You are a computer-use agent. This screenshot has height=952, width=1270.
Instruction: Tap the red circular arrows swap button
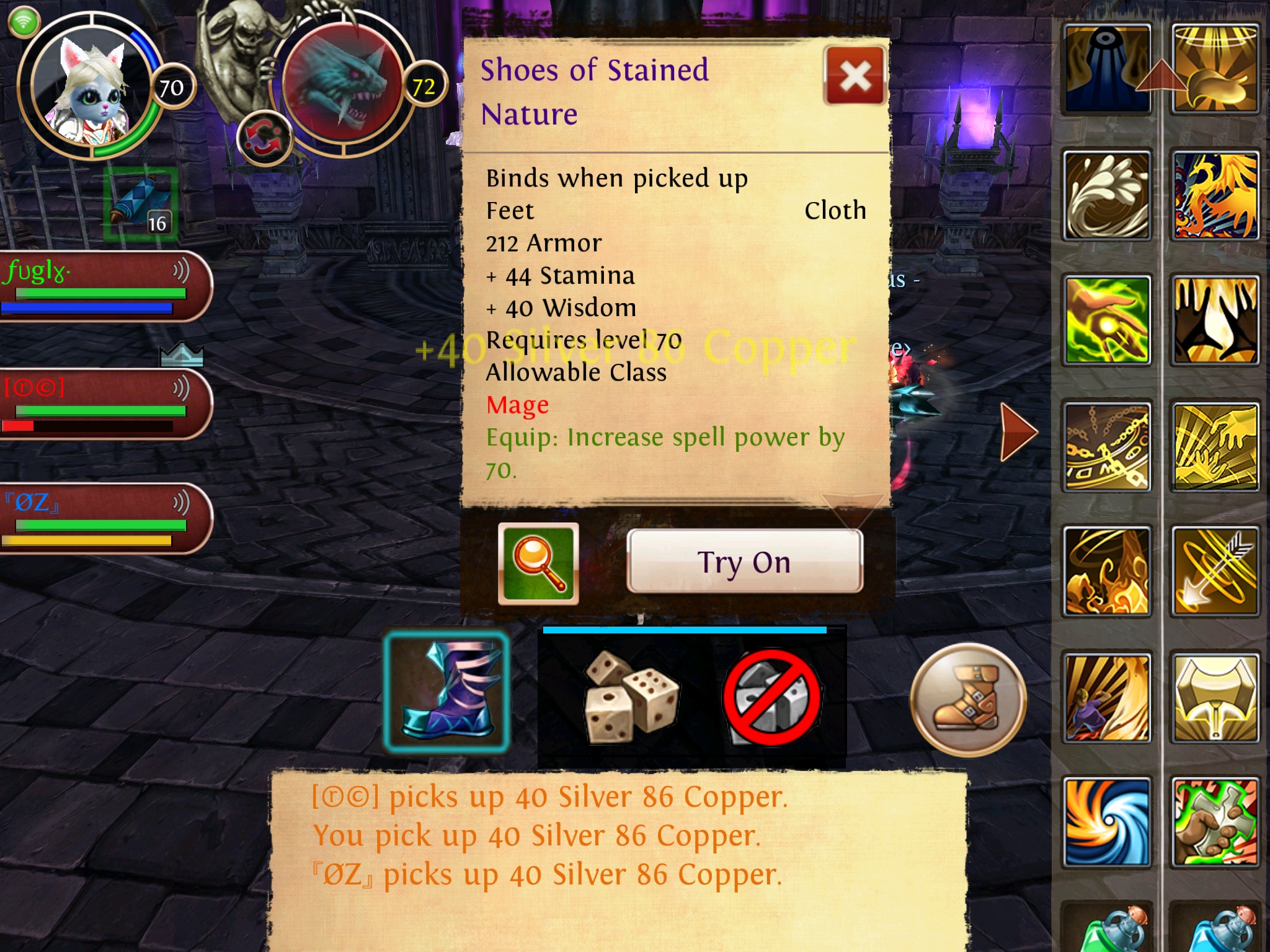tap(264, 138)
